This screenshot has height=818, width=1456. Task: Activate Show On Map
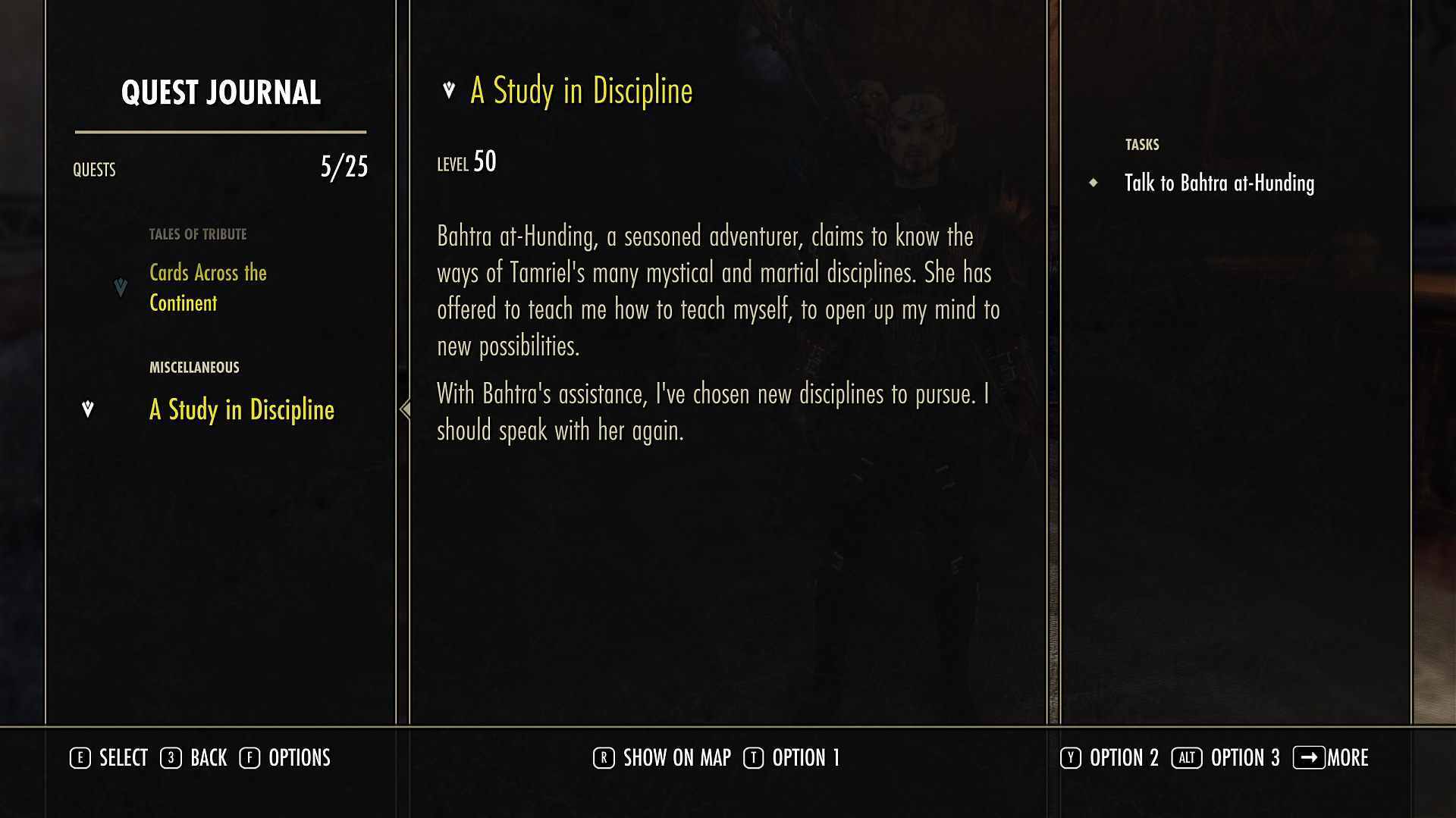[675, 757]
